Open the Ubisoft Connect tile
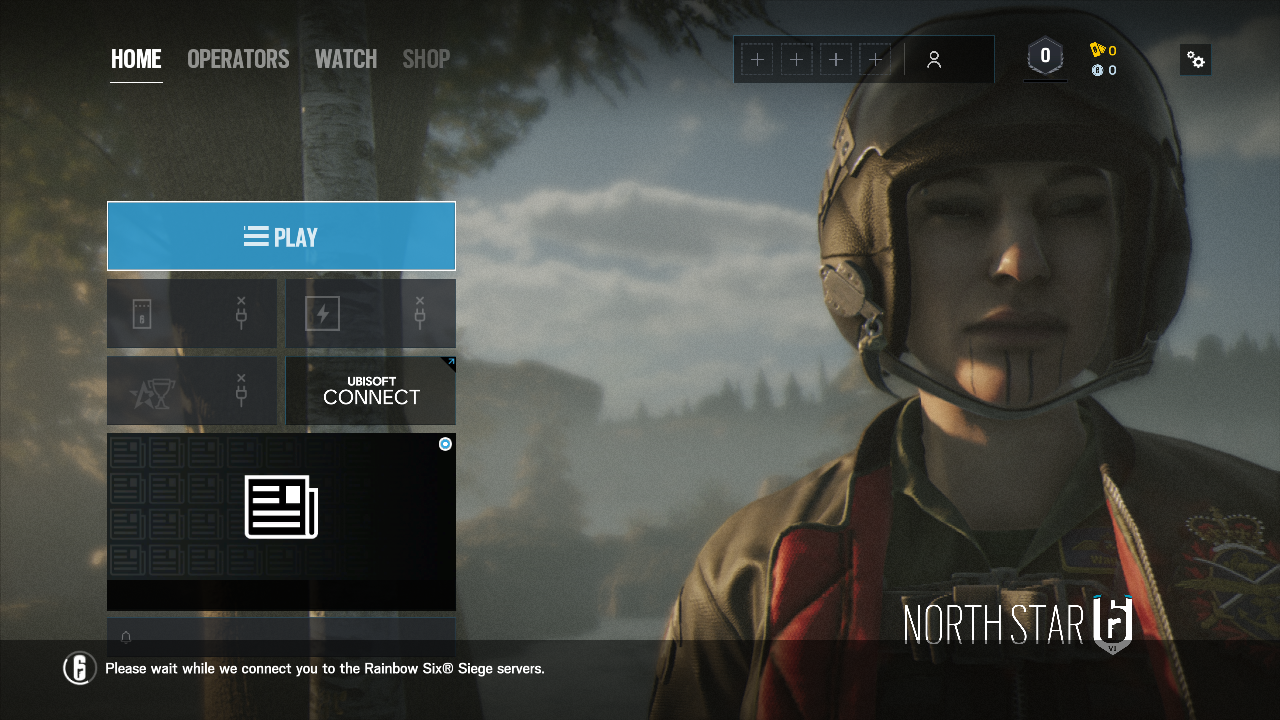 click(371, 391)
